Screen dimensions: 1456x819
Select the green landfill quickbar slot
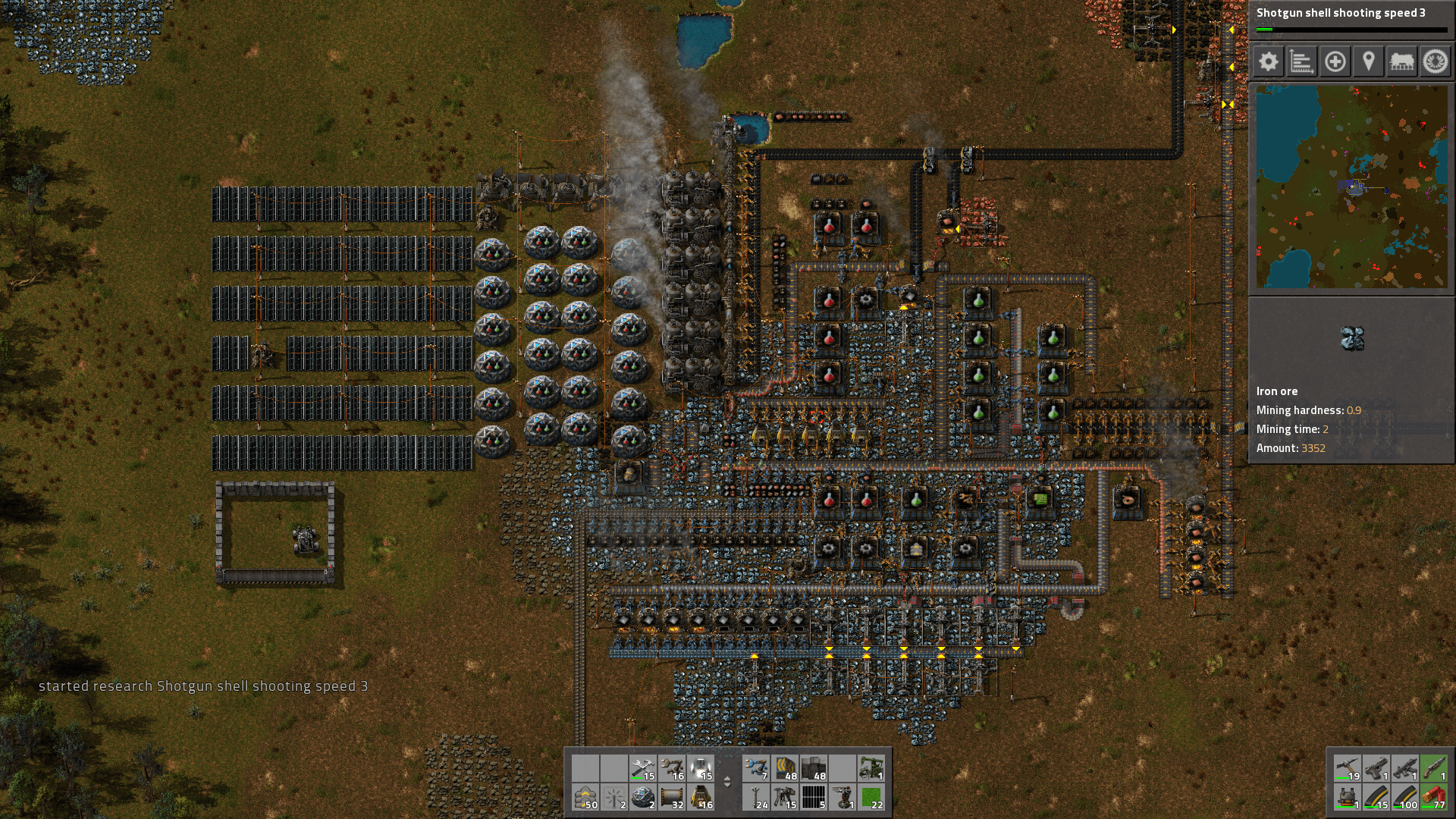(871, 796)
